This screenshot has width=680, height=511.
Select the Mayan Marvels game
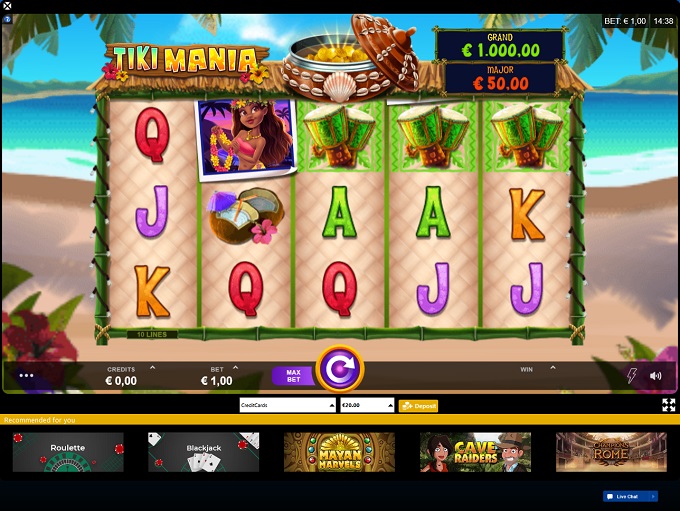(339, 452)
